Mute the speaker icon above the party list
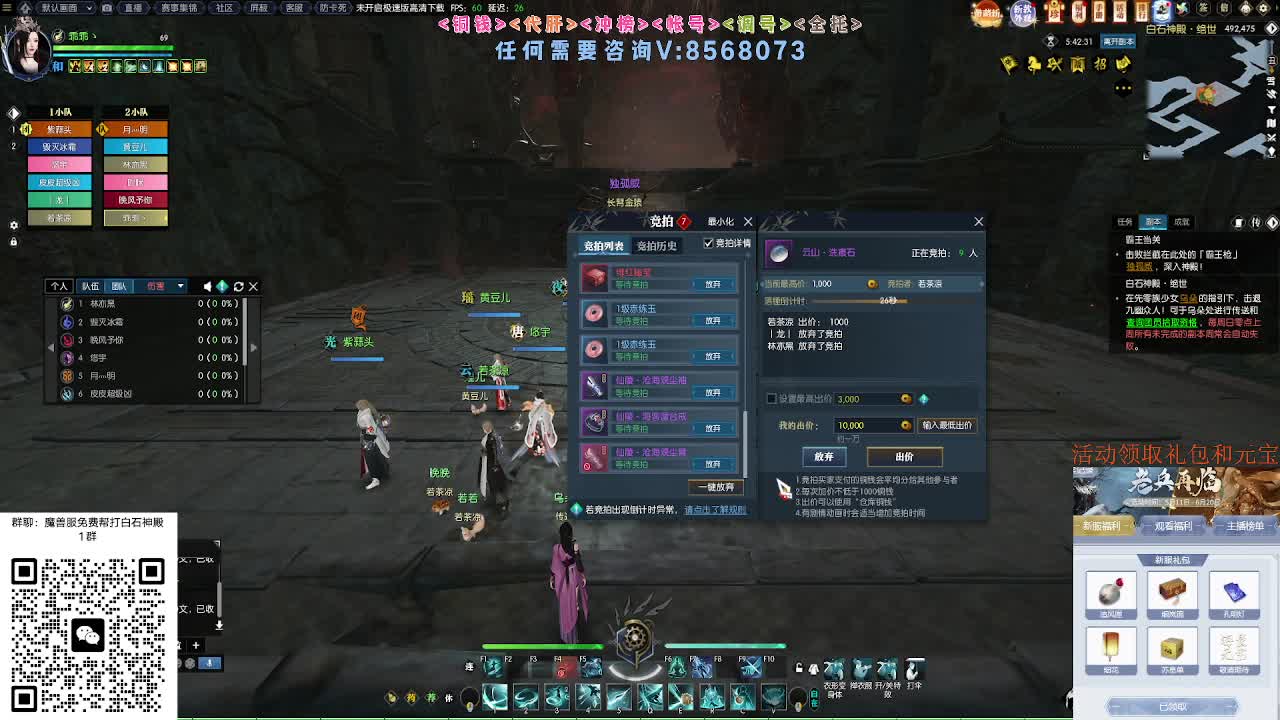 click(x=207, y=286)
